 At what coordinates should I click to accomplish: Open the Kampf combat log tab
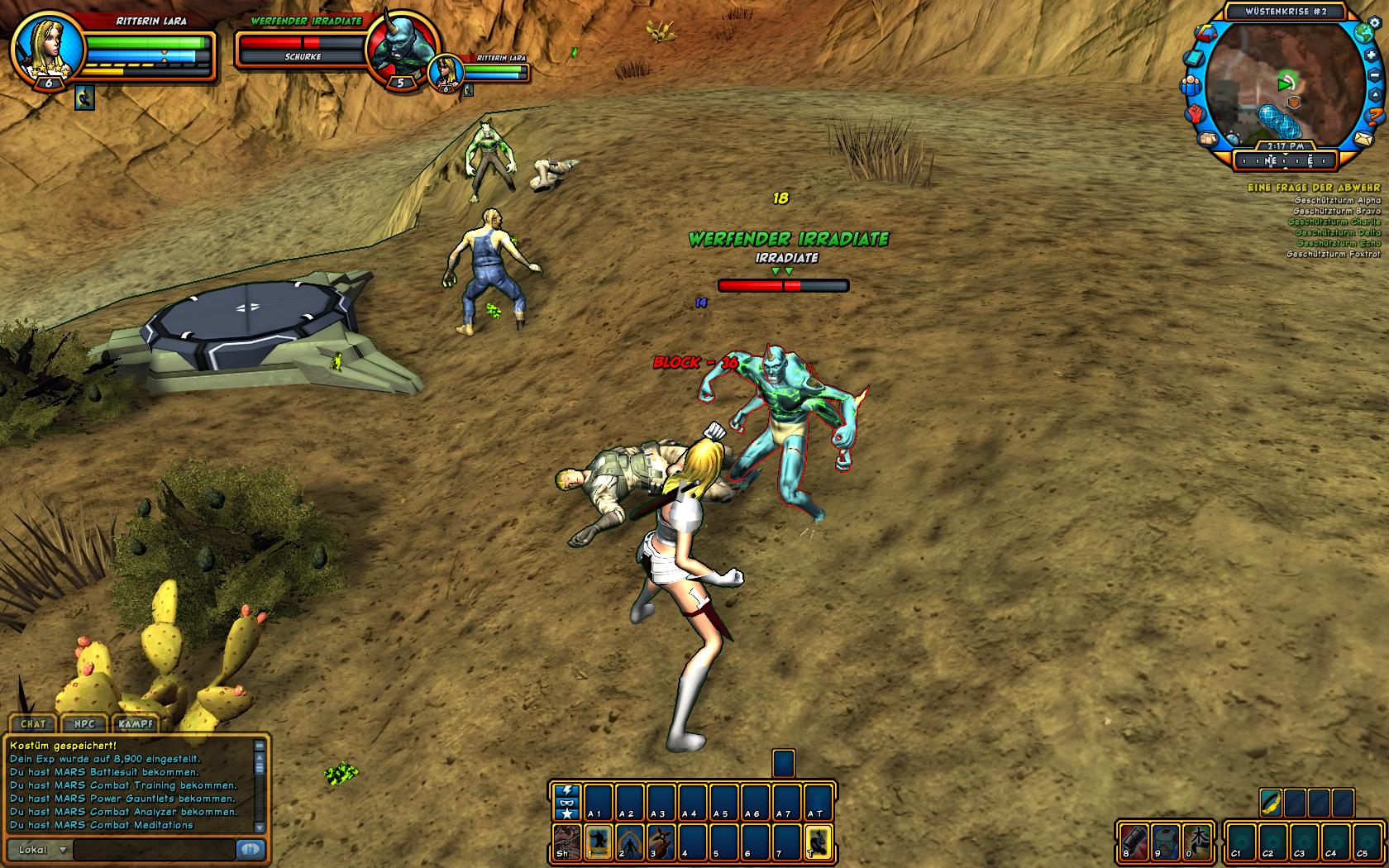(x=136, y=723)
